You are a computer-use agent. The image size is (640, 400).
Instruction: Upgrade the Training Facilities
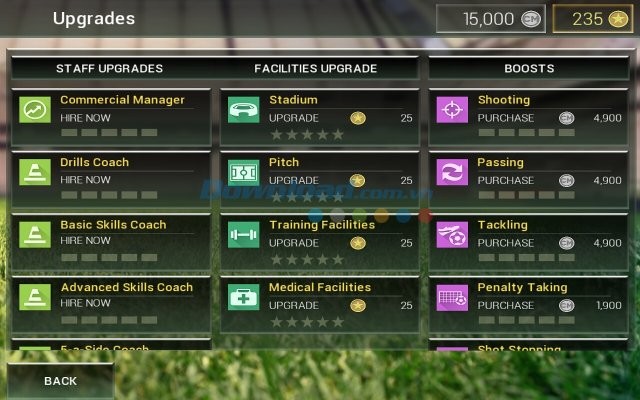(294, 242)
